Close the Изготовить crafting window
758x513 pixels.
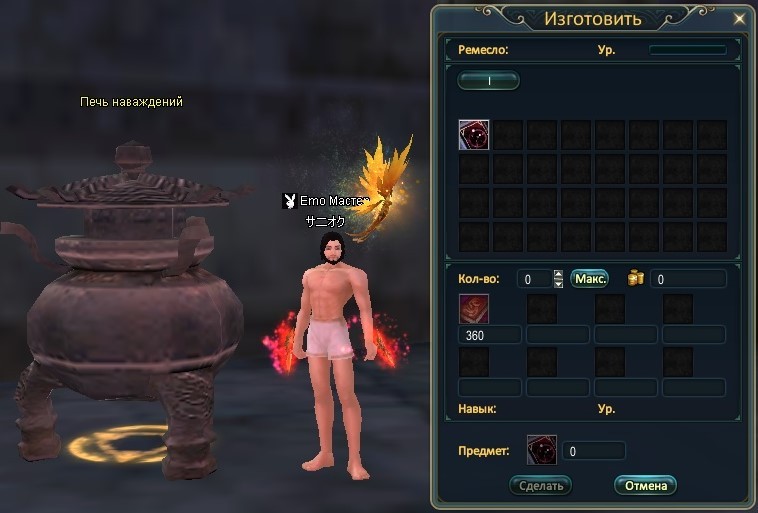point(740,18)
